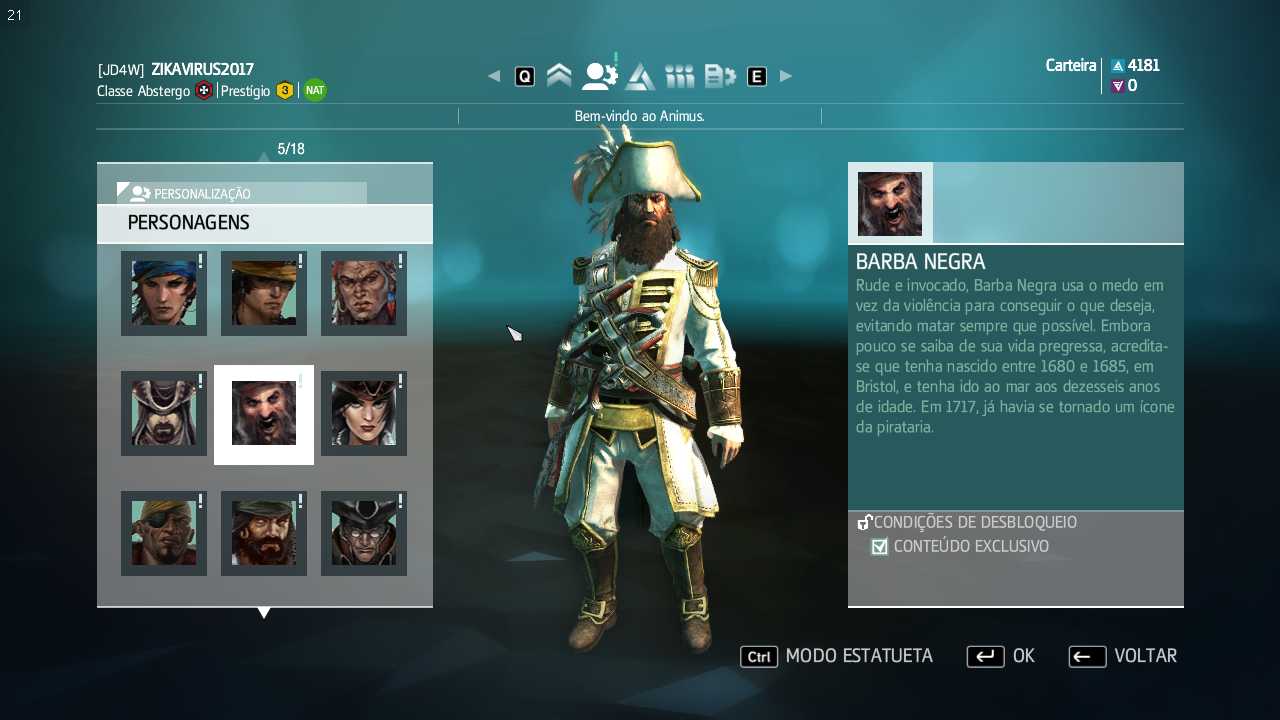Pick the red-bearded green cap character
Viewport: 1280px width, 720px height.
tap(264, 533)
